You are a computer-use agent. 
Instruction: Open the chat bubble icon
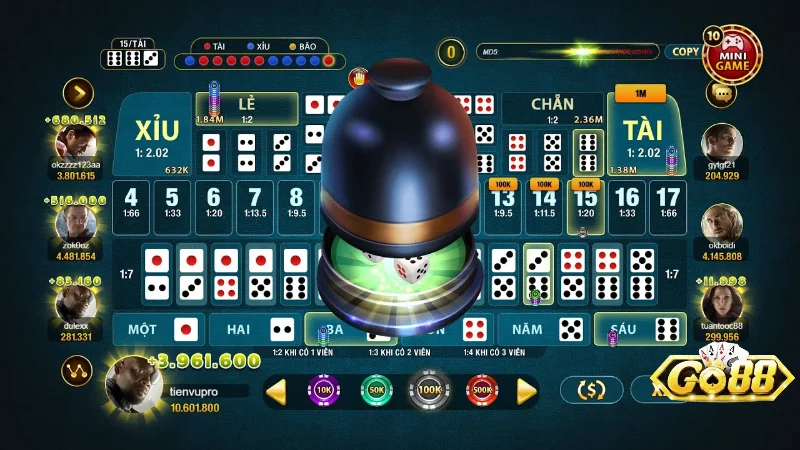pyautogui.click(x=720, y=93)
